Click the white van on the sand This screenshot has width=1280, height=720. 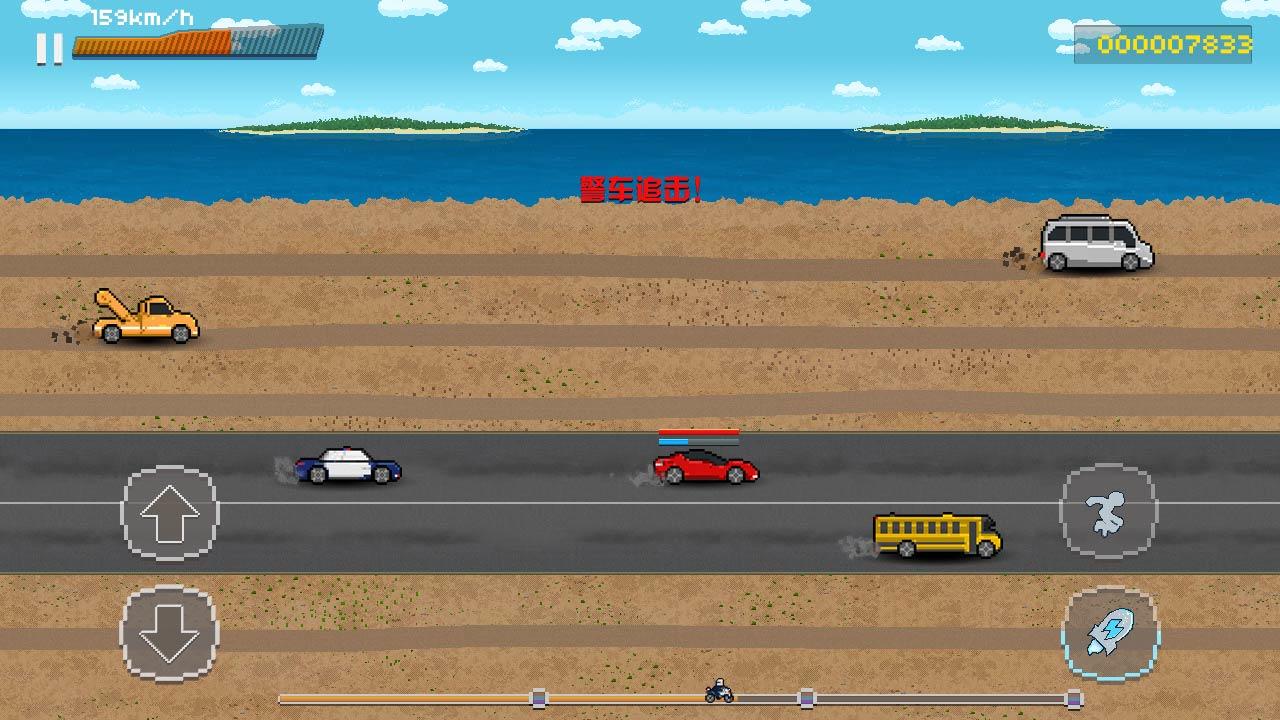pos(1097,243)
